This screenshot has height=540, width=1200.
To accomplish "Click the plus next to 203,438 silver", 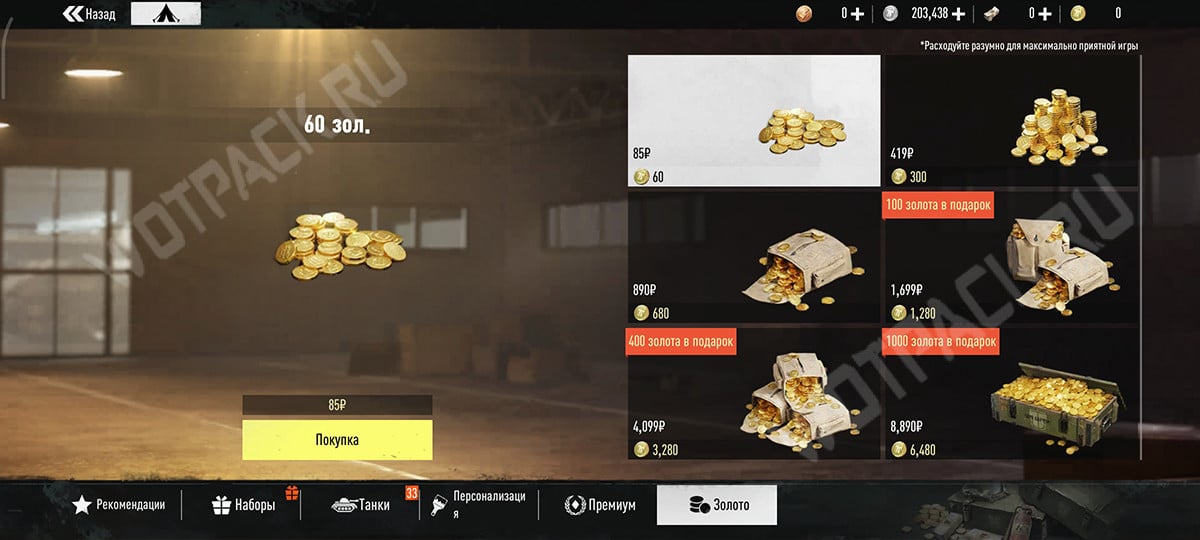I will (958, 14).
